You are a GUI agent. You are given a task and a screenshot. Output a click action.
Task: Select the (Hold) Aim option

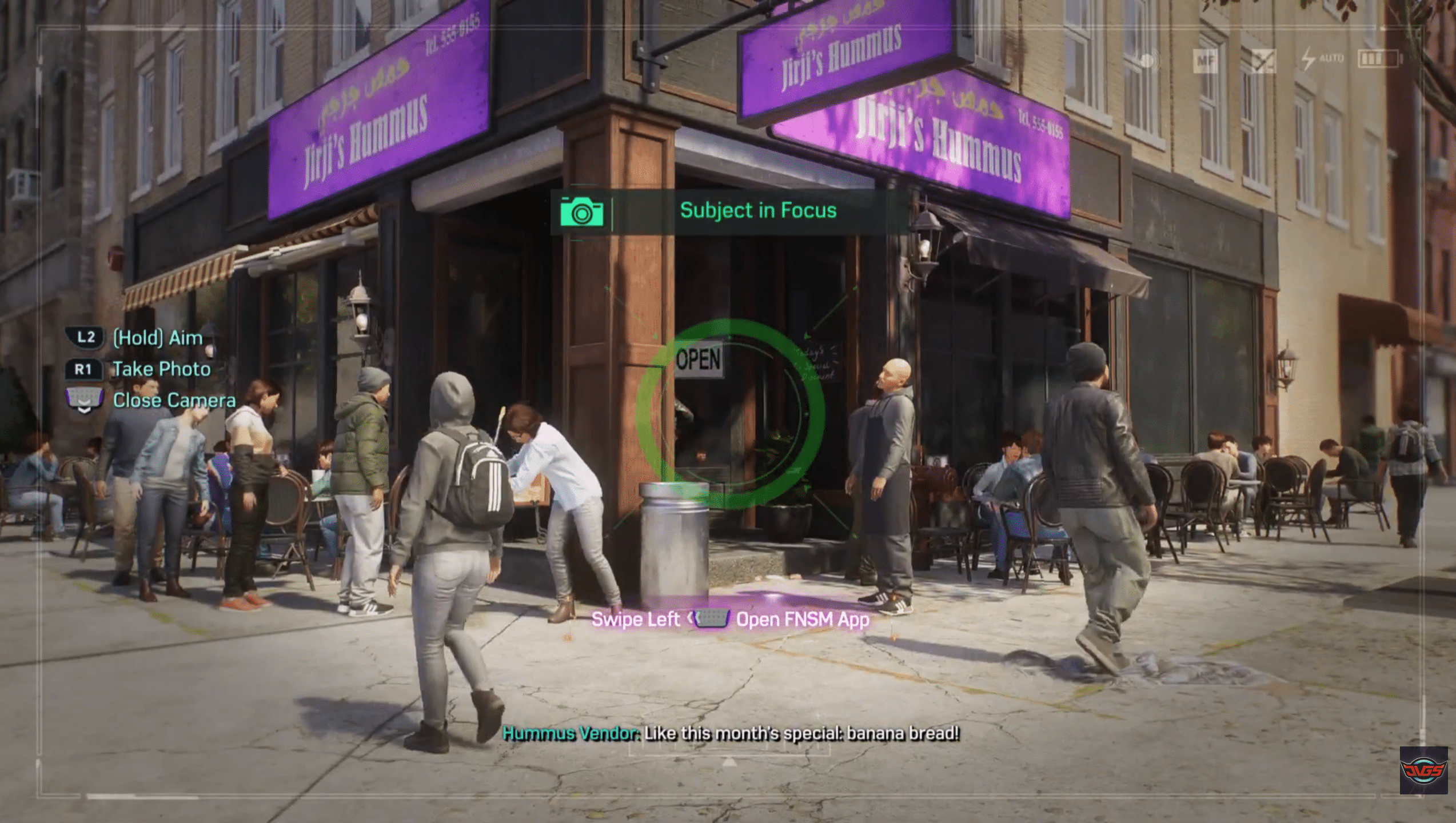(157, 338)
